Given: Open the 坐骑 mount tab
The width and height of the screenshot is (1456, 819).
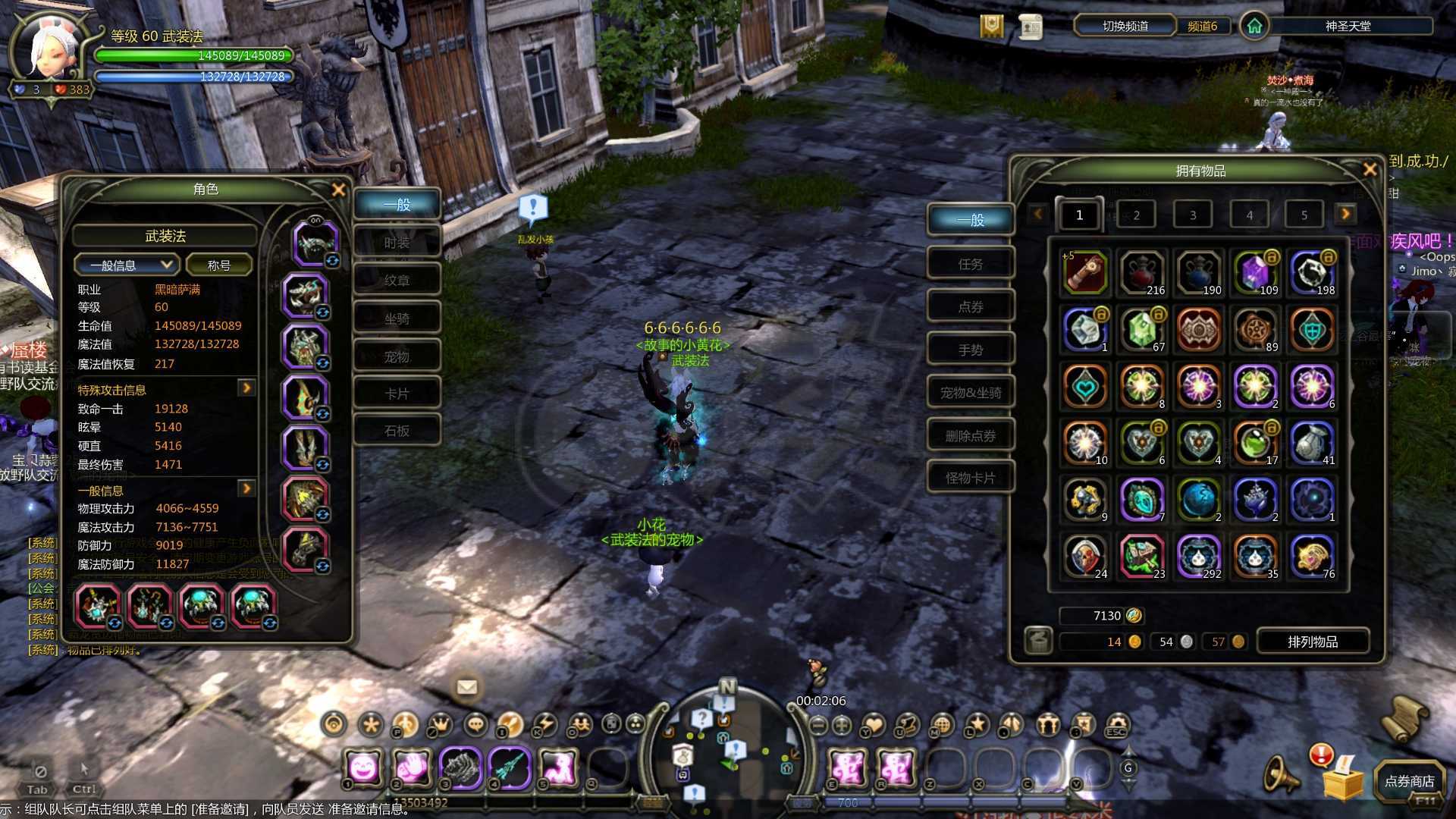Looking at the screenshot, I should coord(397,318).
